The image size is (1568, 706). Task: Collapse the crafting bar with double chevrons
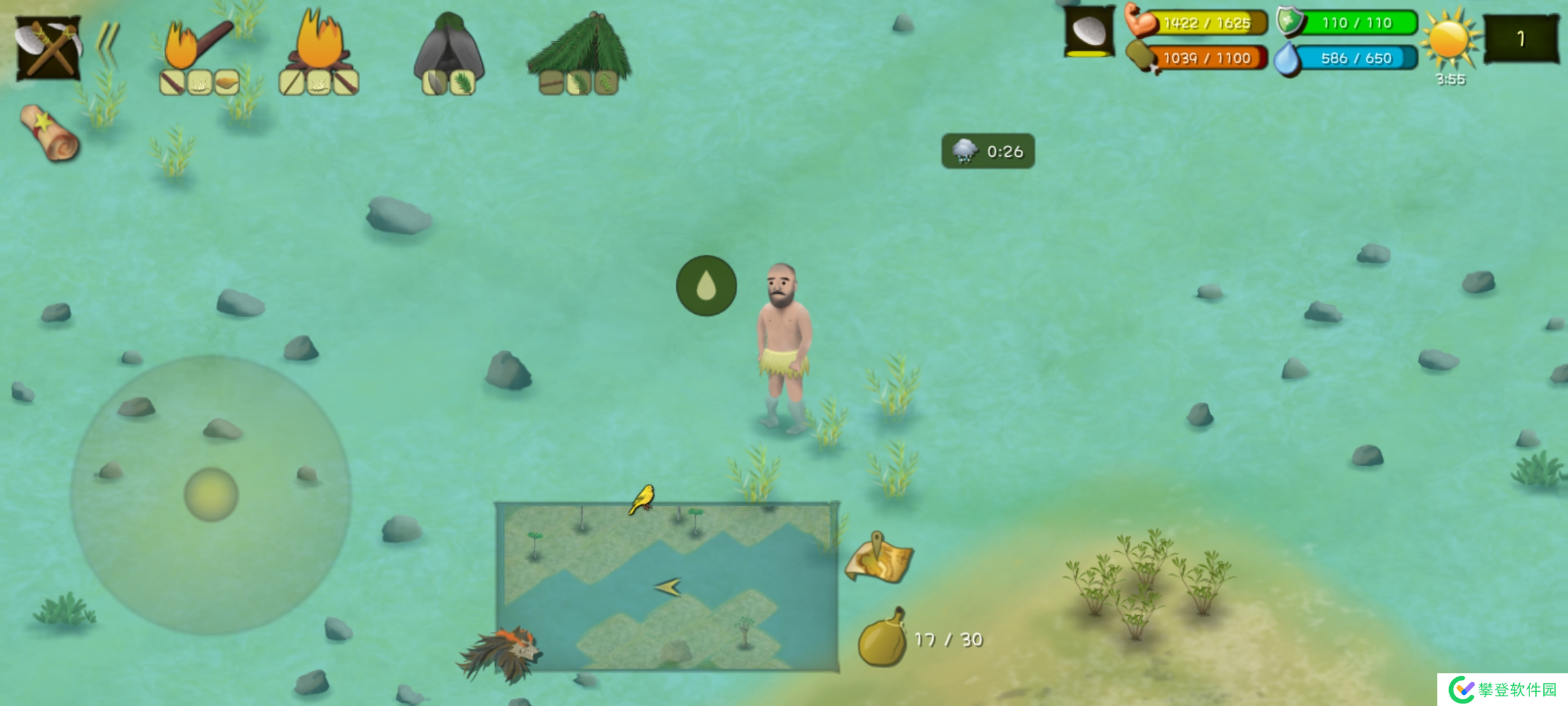tap(108, 44)
